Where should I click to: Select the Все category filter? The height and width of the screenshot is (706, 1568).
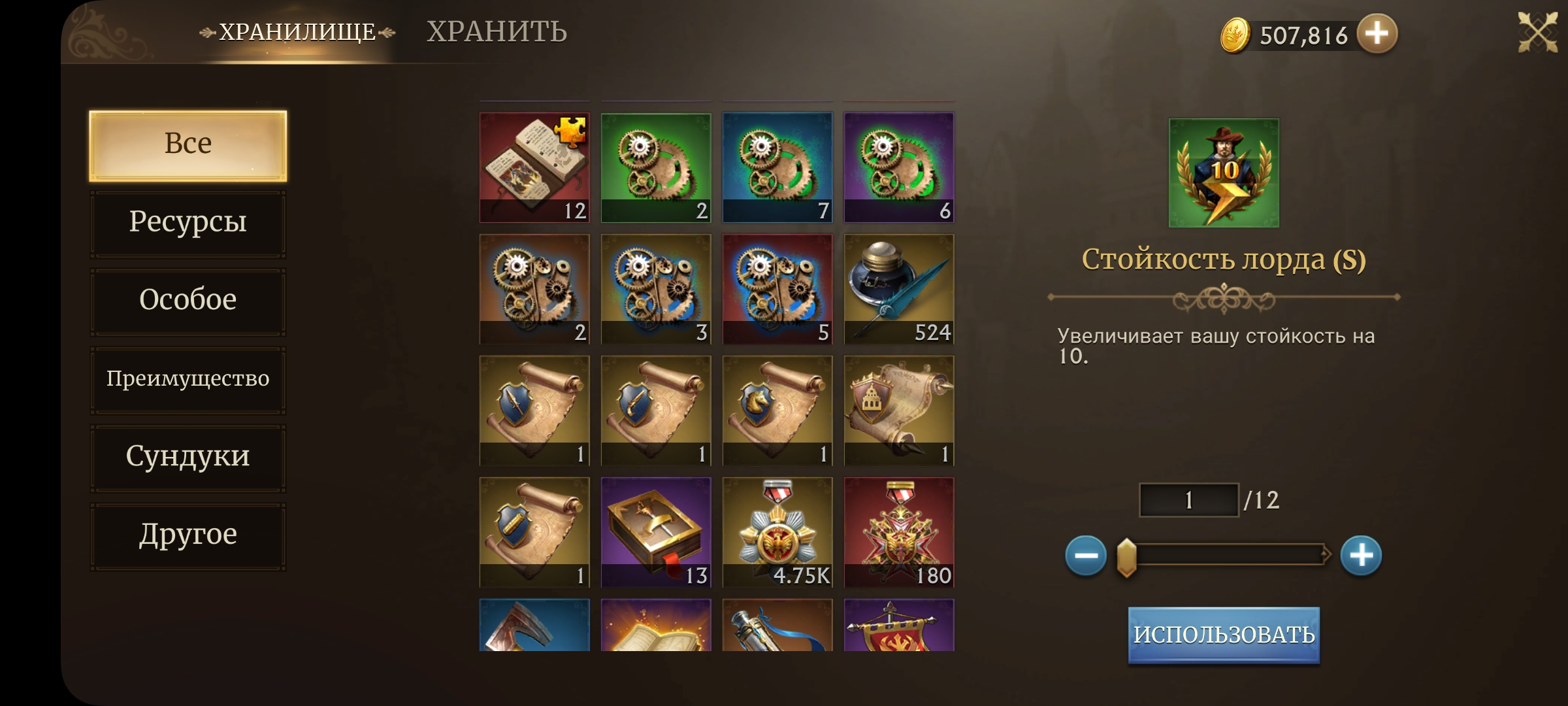(188, 145)
